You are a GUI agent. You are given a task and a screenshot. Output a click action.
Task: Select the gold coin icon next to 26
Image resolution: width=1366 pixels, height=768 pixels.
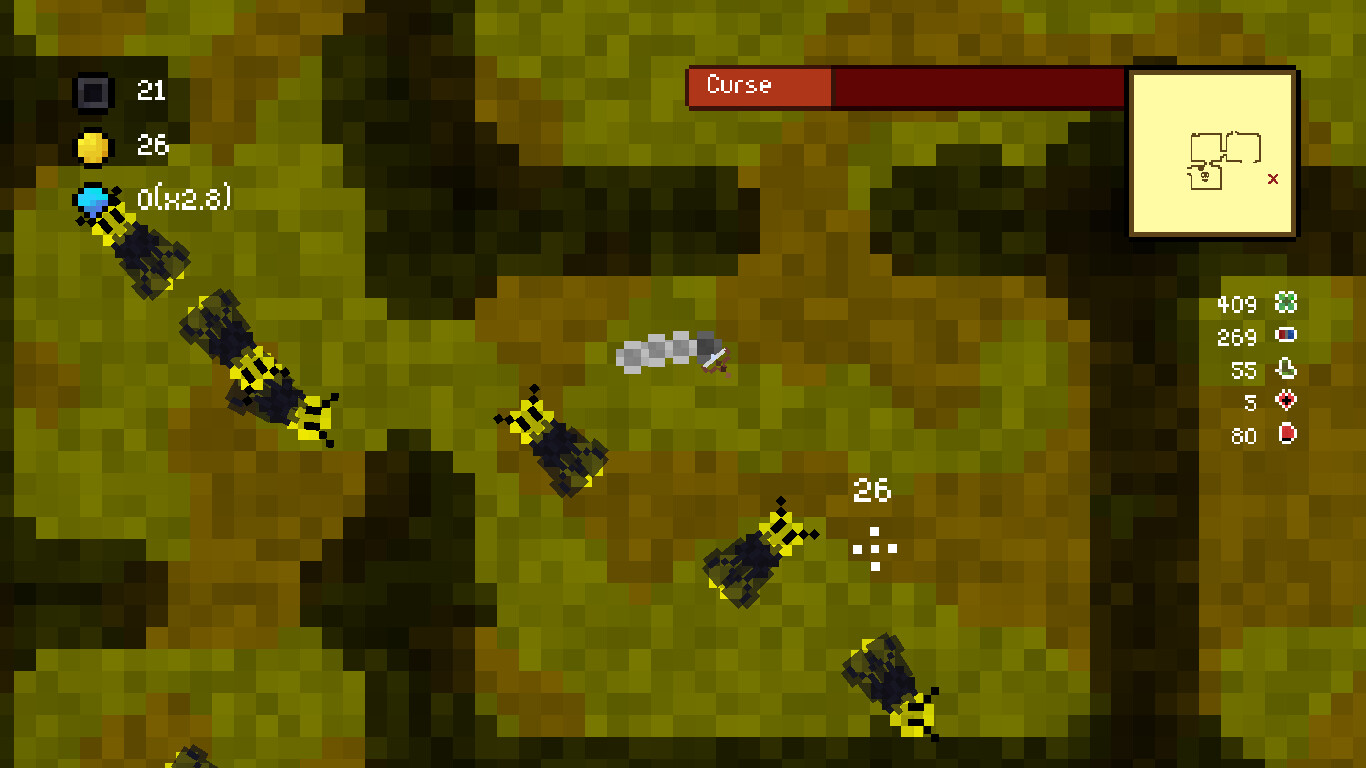pyautogui.click(x=95, y=145)
